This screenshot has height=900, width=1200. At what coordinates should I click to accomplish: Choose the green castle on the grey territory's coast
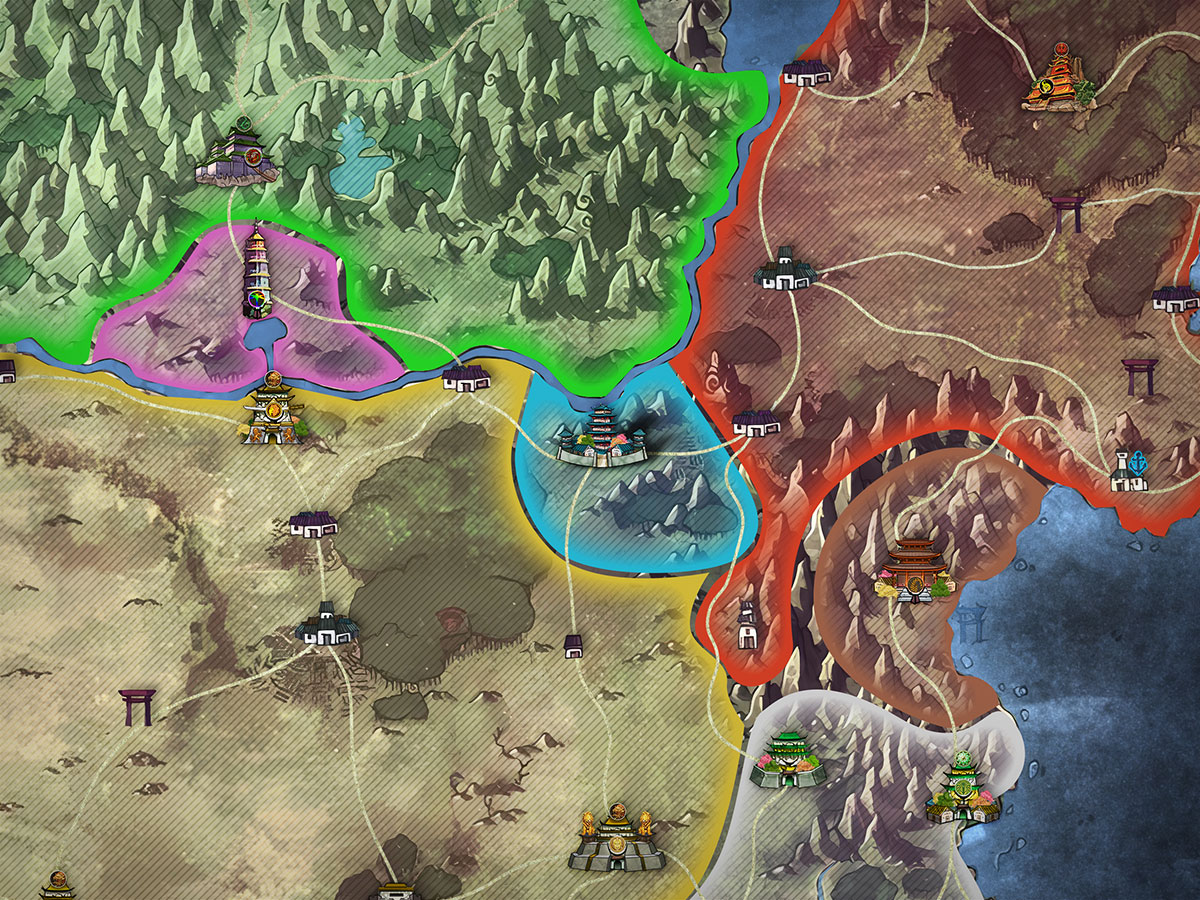[962, 787]
